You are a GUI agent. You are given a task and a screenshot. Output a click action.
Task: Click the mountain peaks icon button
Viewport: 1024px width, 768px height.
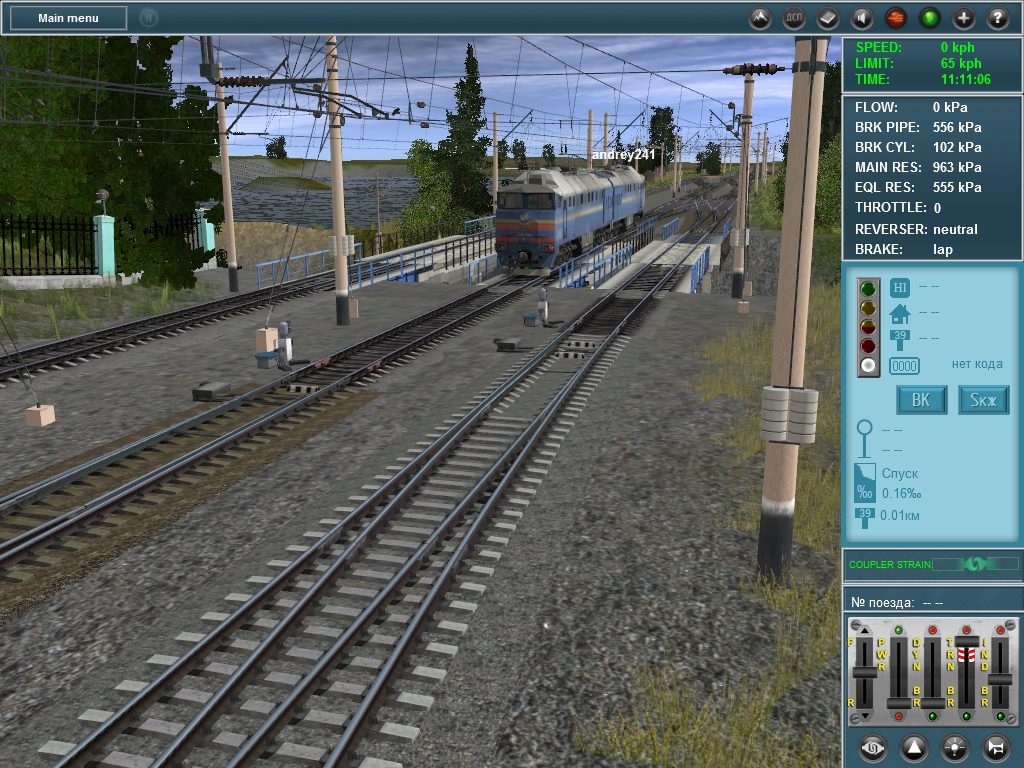760,18
